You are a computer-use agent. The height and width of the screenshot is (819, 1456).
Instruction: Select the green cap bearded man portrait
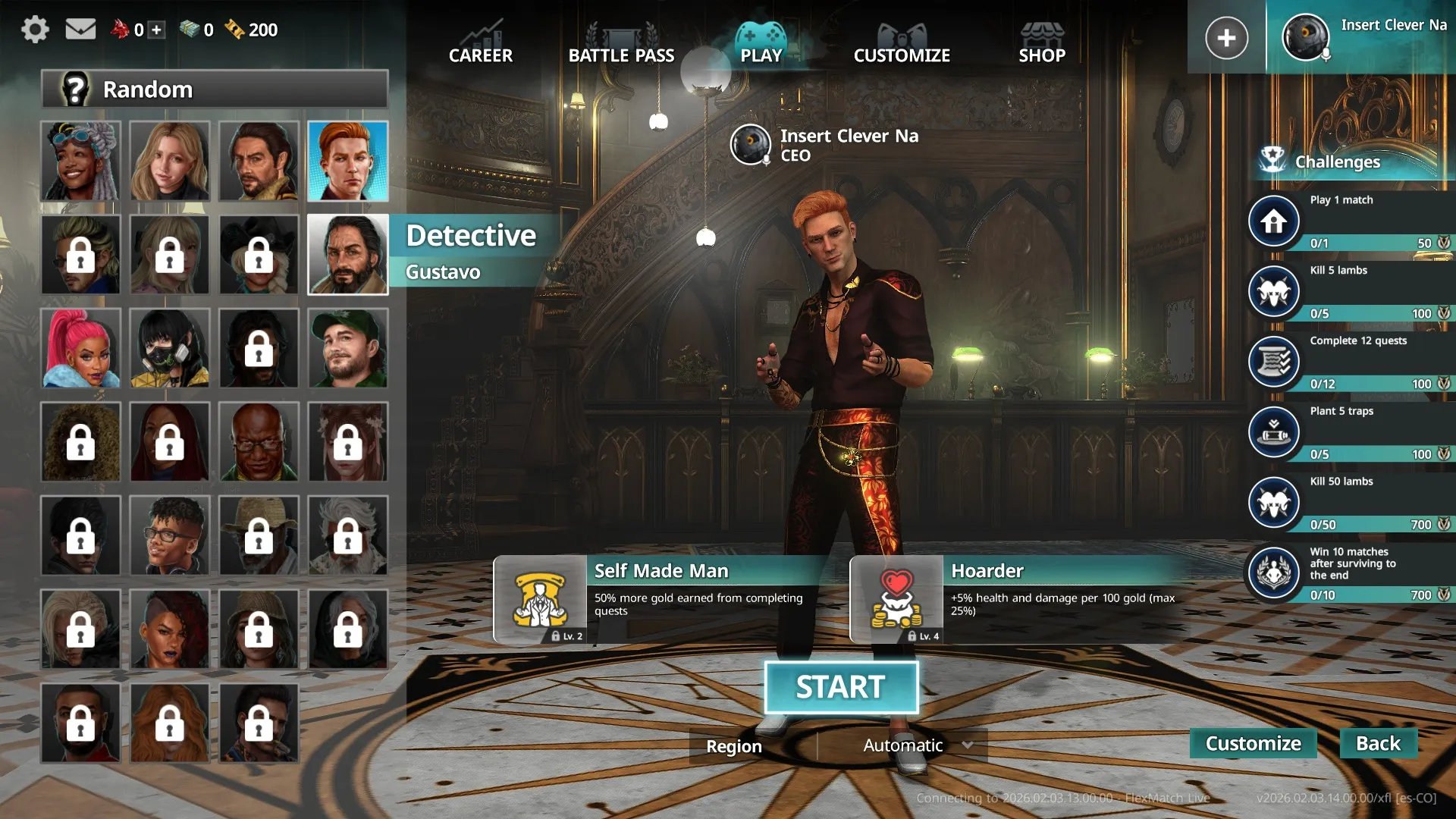coord(348,349)
